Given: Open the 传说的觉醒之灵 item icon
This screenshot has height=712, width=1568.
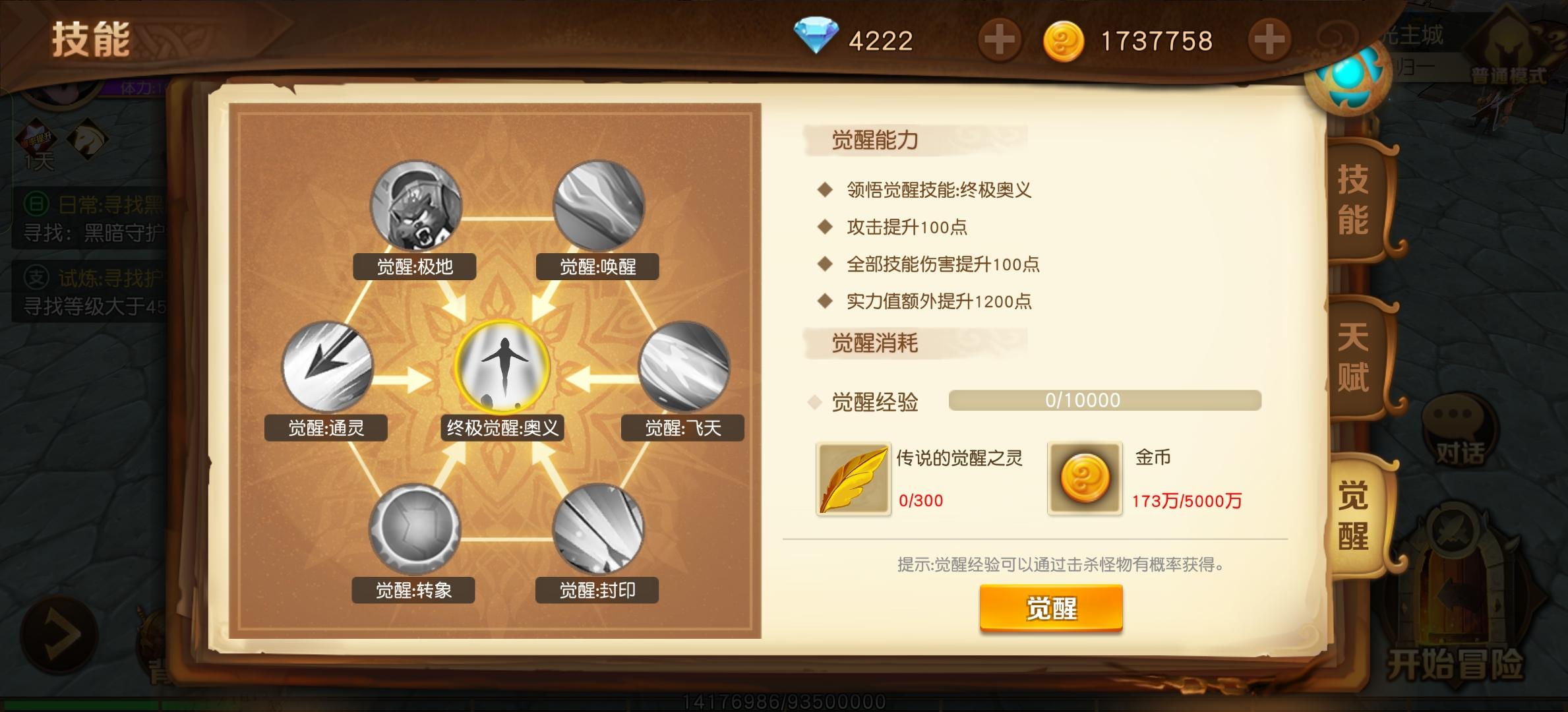Looking at the screenshot, I should [x=853, y=477].
